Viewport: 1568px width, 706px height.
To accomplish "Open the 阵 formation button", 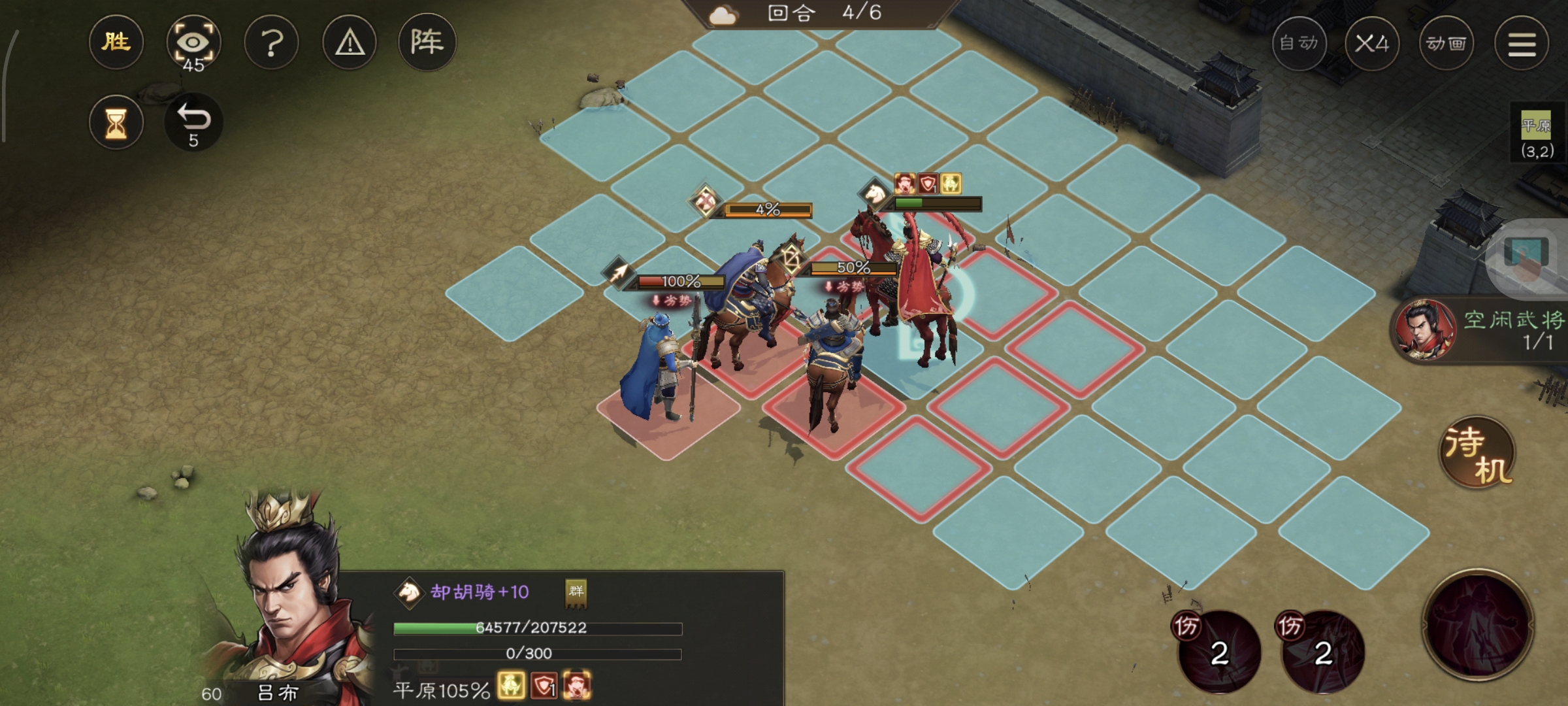I will (x=427, y=43).
